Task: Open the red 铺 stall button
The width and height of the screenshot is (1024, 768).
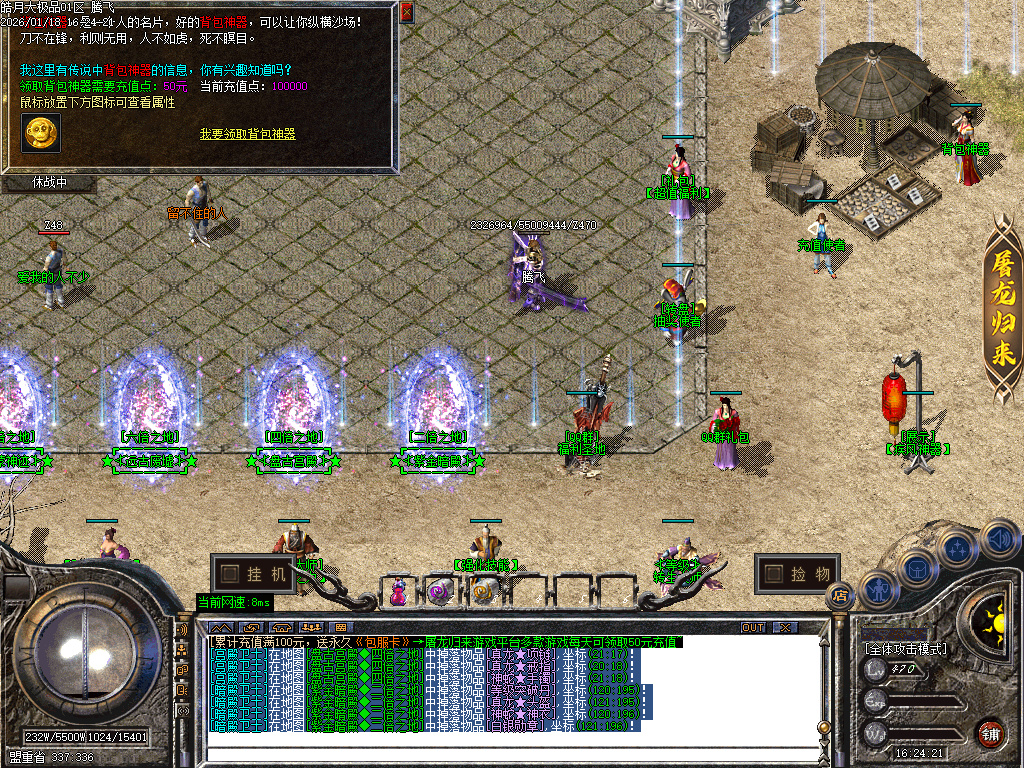Action: tap(990, 732)
